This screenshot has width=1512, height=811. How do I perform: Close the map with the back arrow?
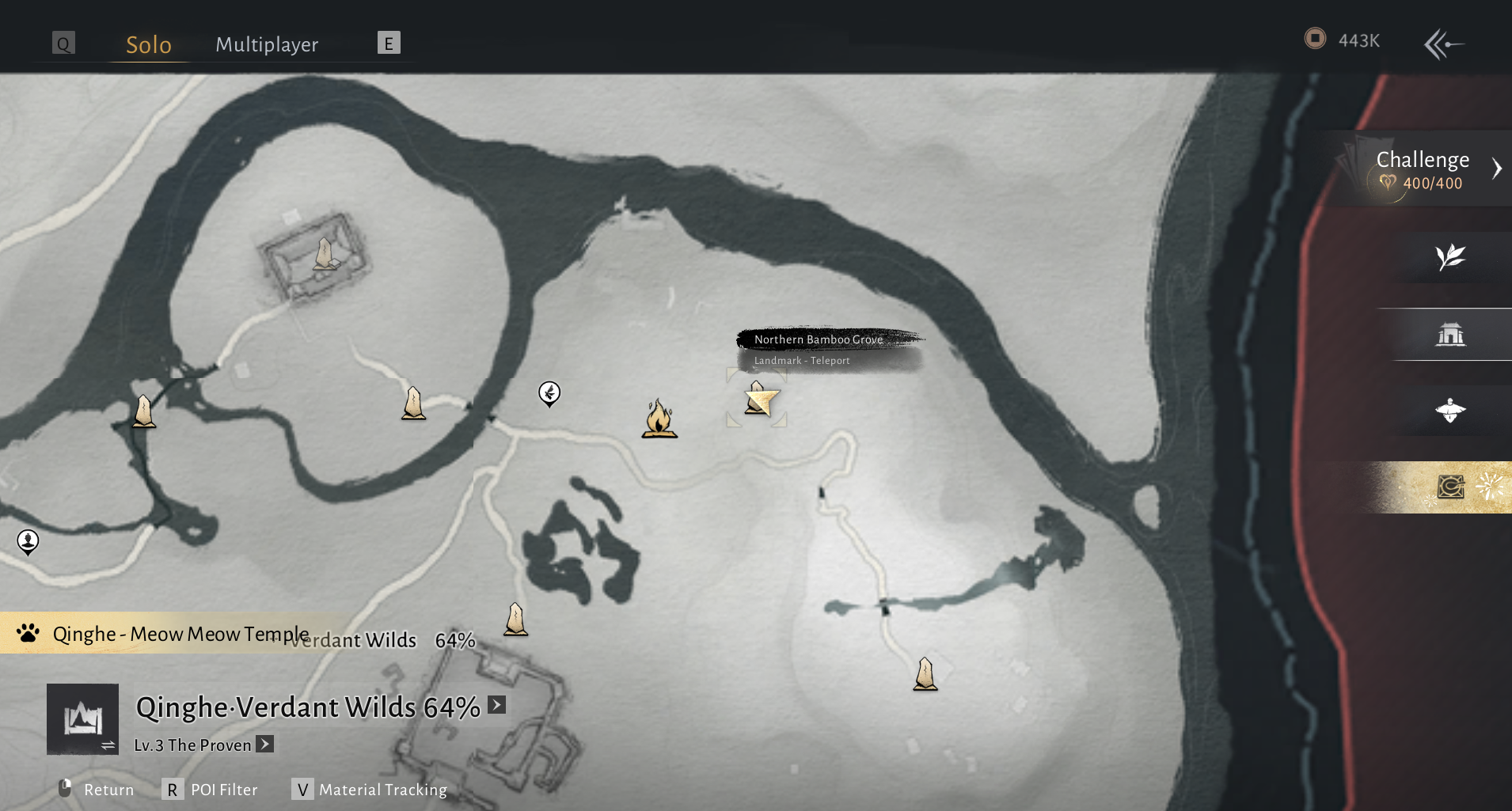(x=1443, y=44)
